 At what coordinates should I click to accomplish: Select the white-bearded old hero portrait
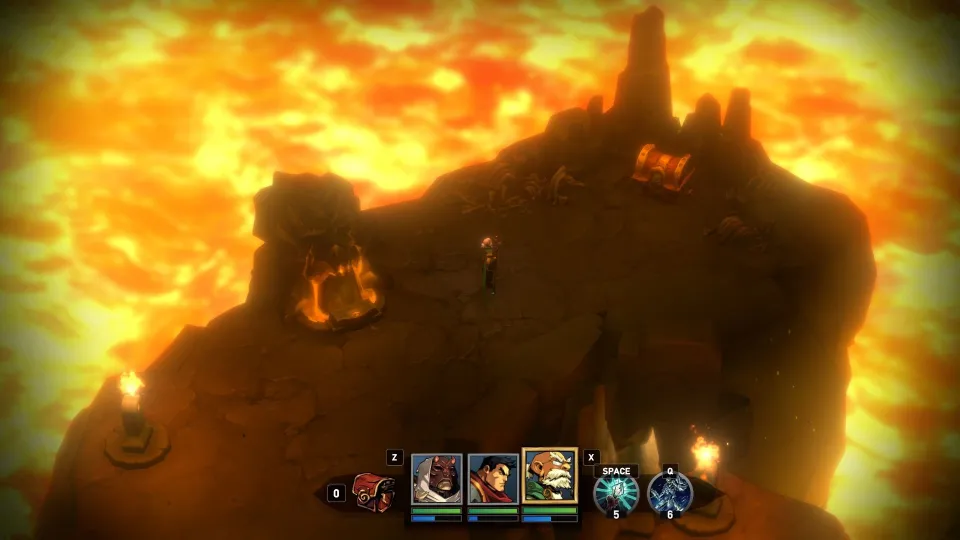tap(549, 476)
